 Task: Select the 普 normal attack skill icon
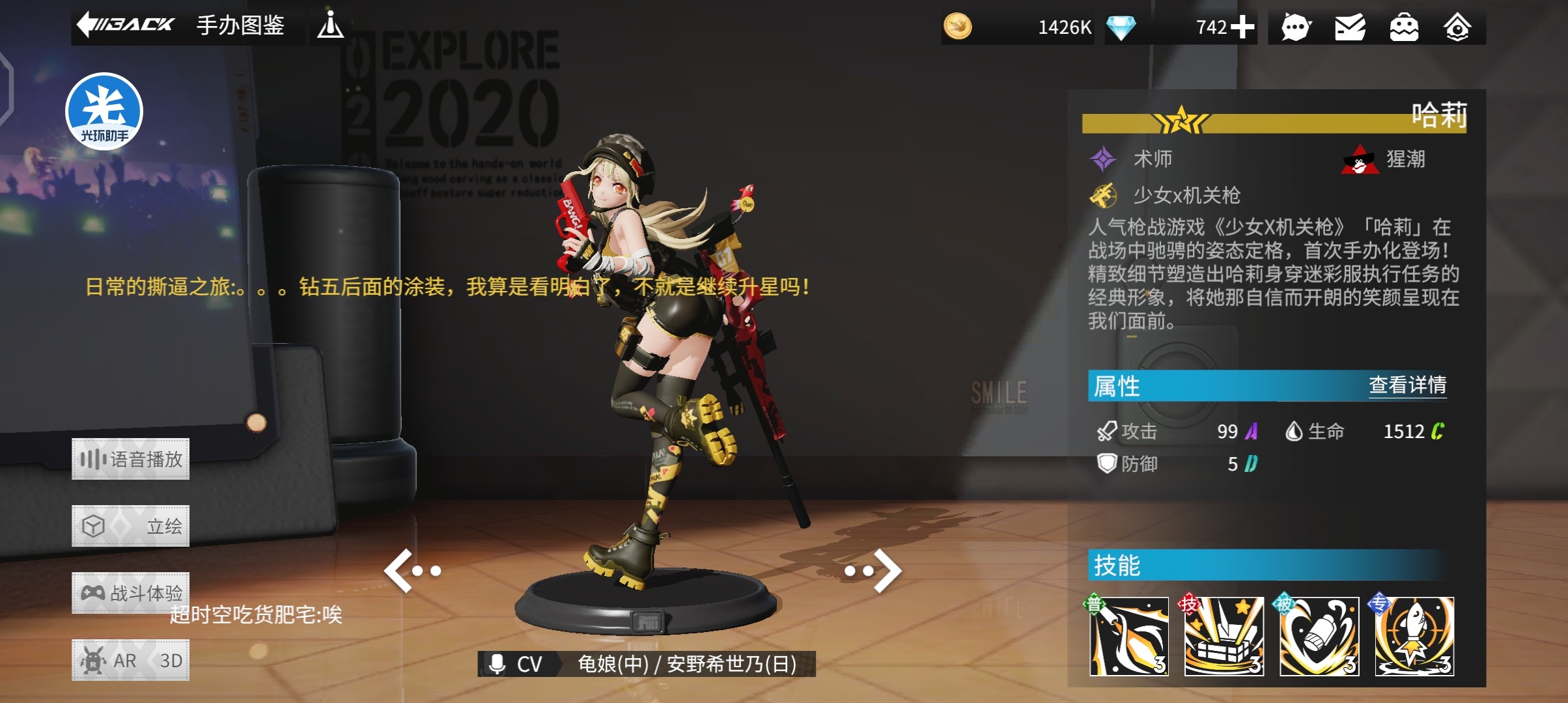[x=1128, y=636]
